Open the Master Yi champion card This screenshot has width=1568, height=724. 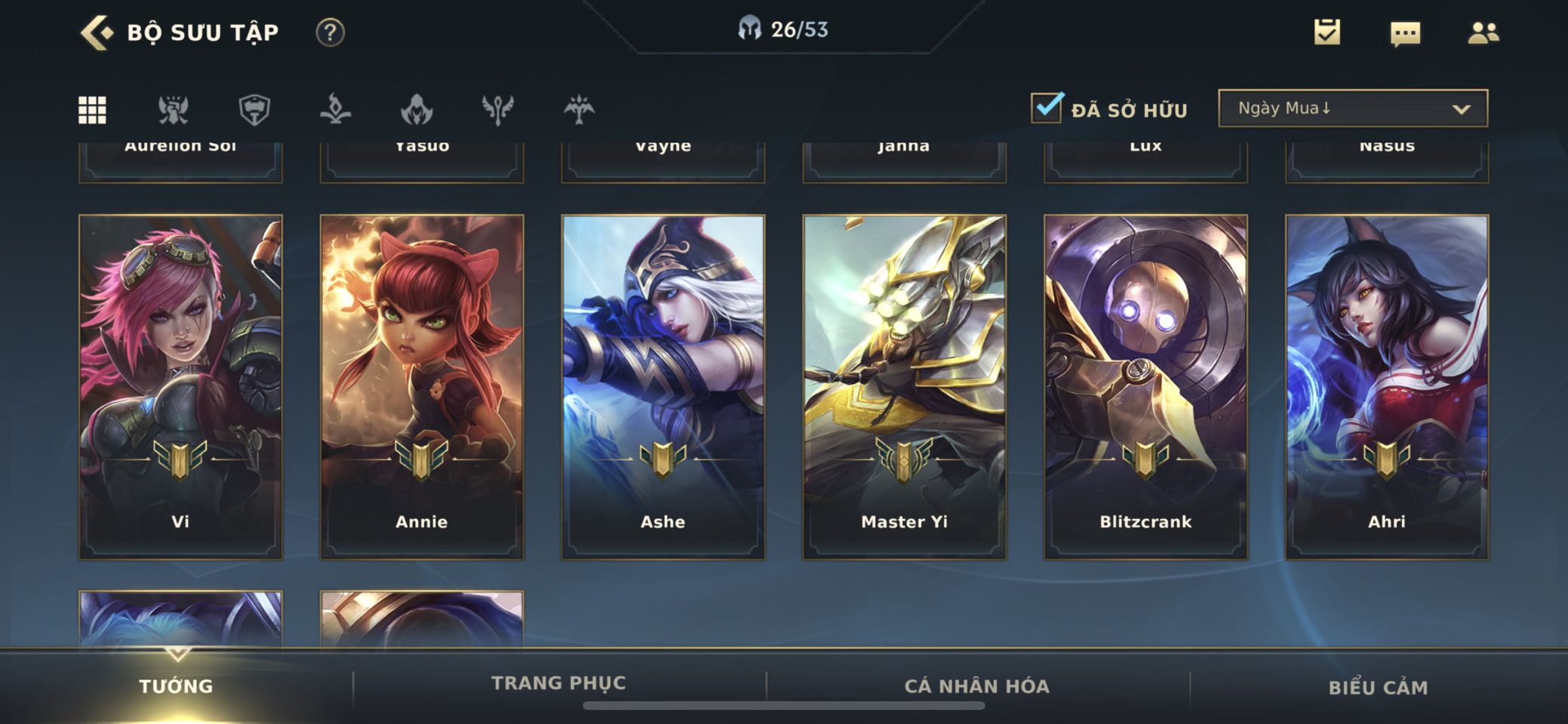pos(904,387)
